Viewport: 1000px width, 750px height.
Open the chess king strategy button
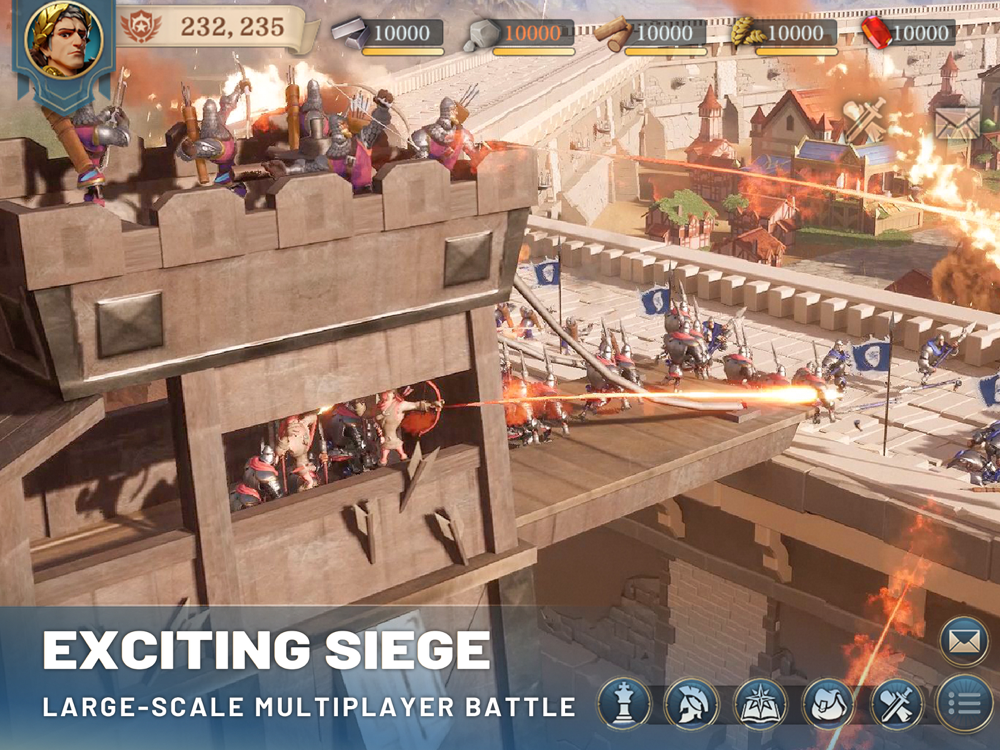(625, 704)
